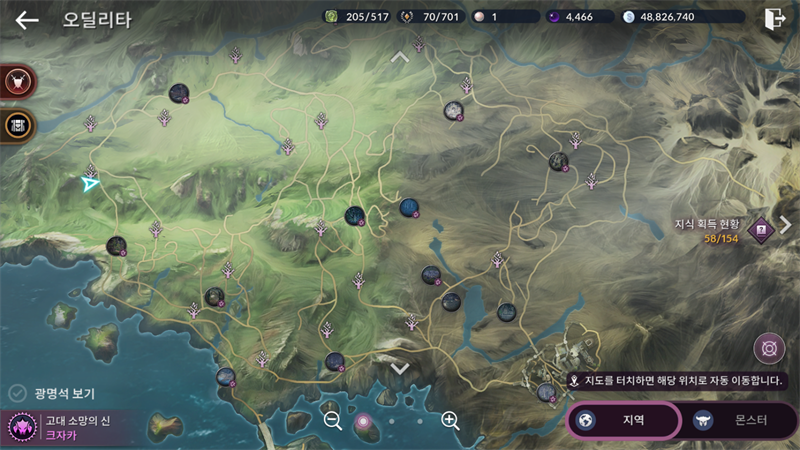Switch to the 지역 tab
This screenshot has height=450, width=800.
point(624,420)
